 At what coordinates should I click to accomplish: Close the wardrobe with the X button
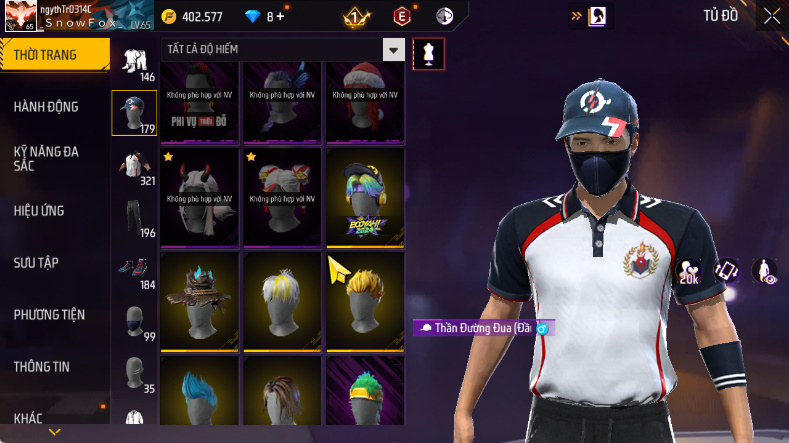(x=771, y=16)
